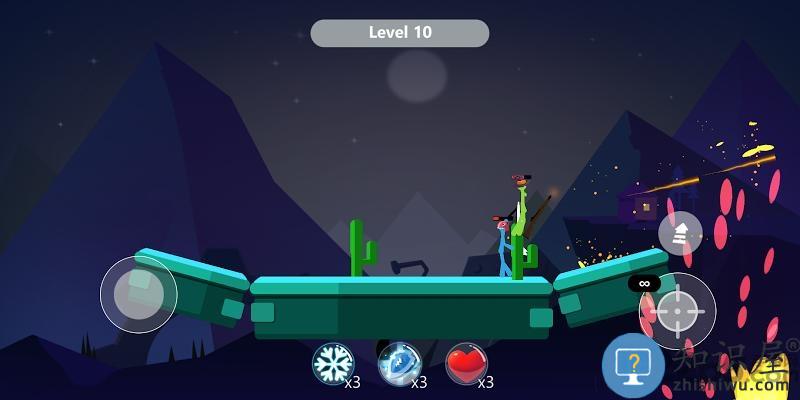This screenshot has height=400, width=800.
Task: Tap the jump arrow button
Action: pyautogui.click(x=680, y=234)
